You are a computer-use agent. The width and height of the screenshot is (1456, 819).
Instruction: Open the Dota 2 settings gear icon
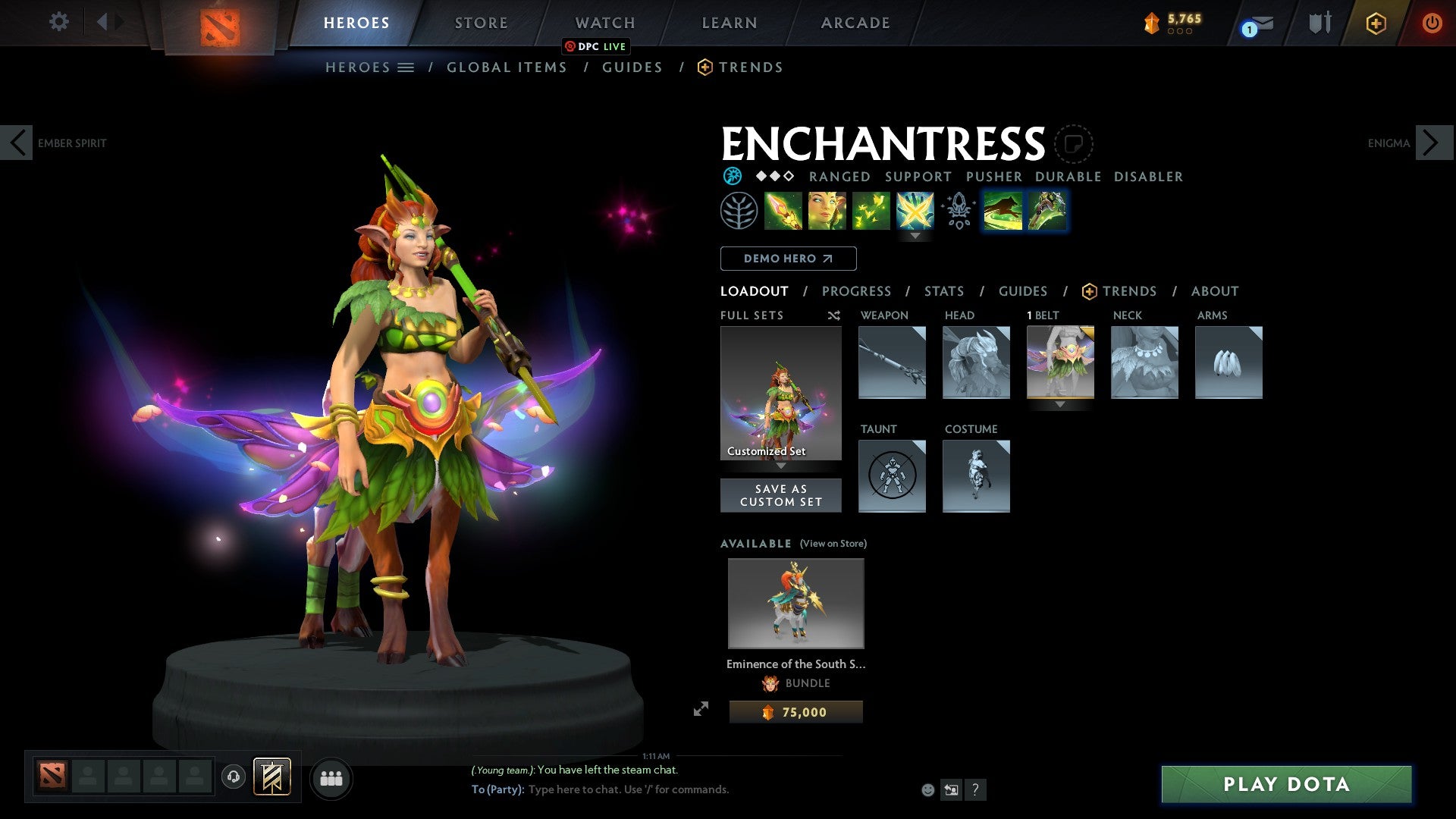pos(58,22)
